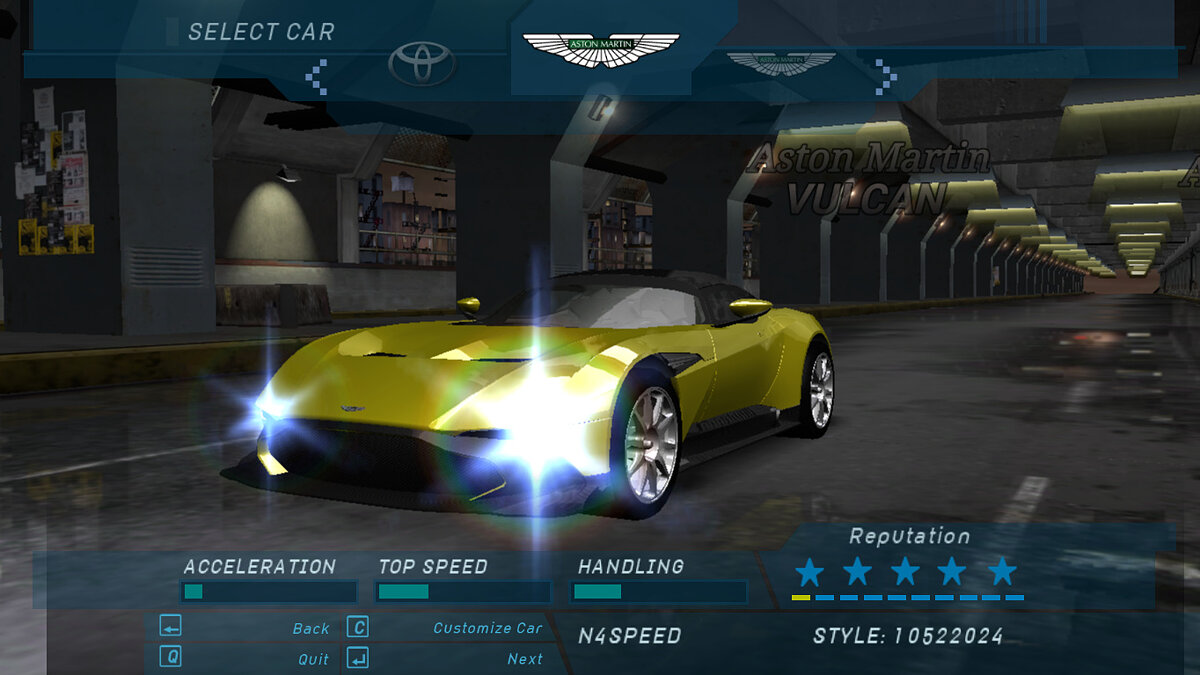
Task: Open the Customize Car option
Action: [487, 628]
